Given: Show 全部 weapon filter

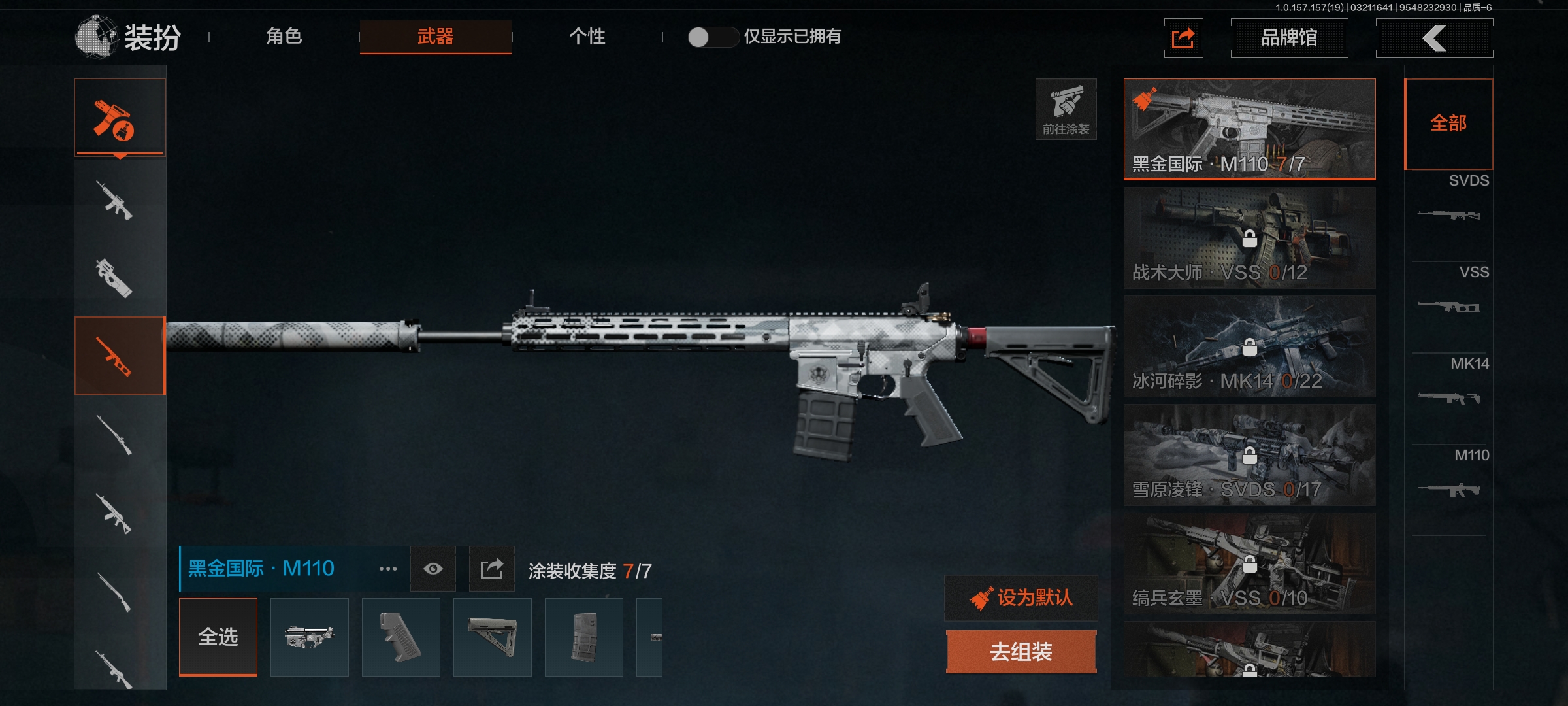Looking at the screenshot, I should coord(1448,124).
